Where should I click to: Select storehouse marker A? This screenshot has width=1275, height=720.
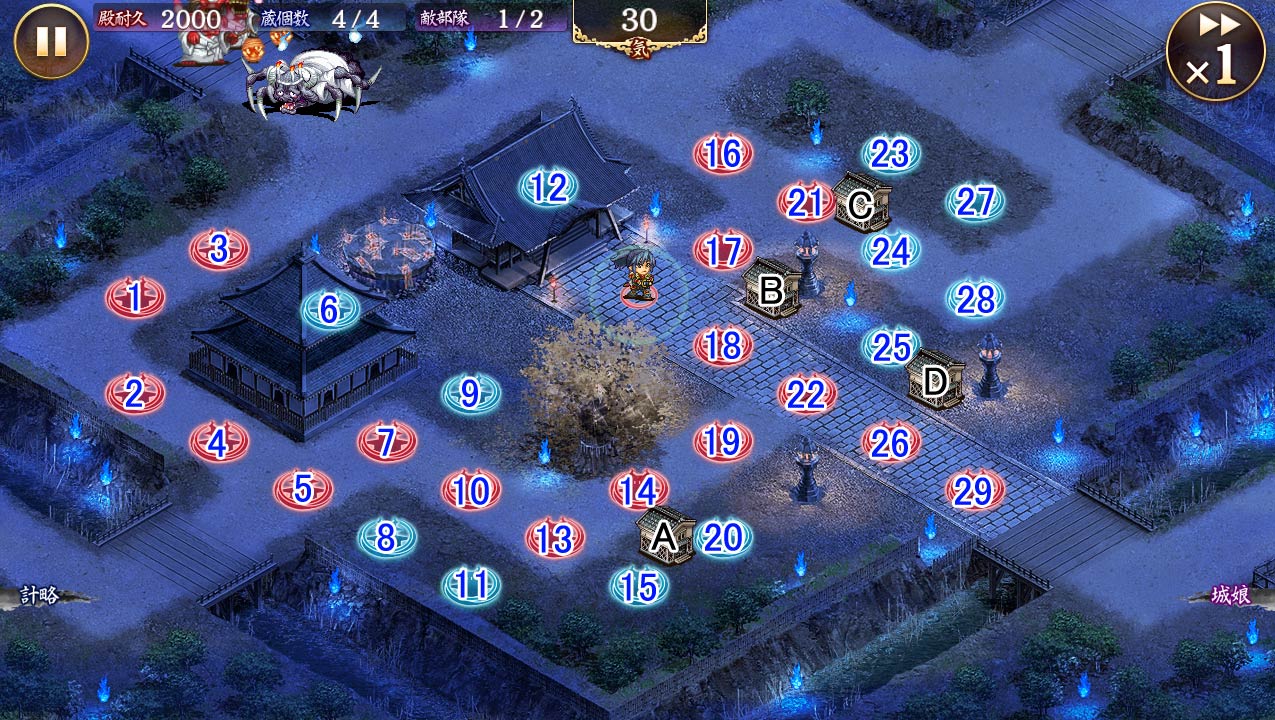[664, 538]
